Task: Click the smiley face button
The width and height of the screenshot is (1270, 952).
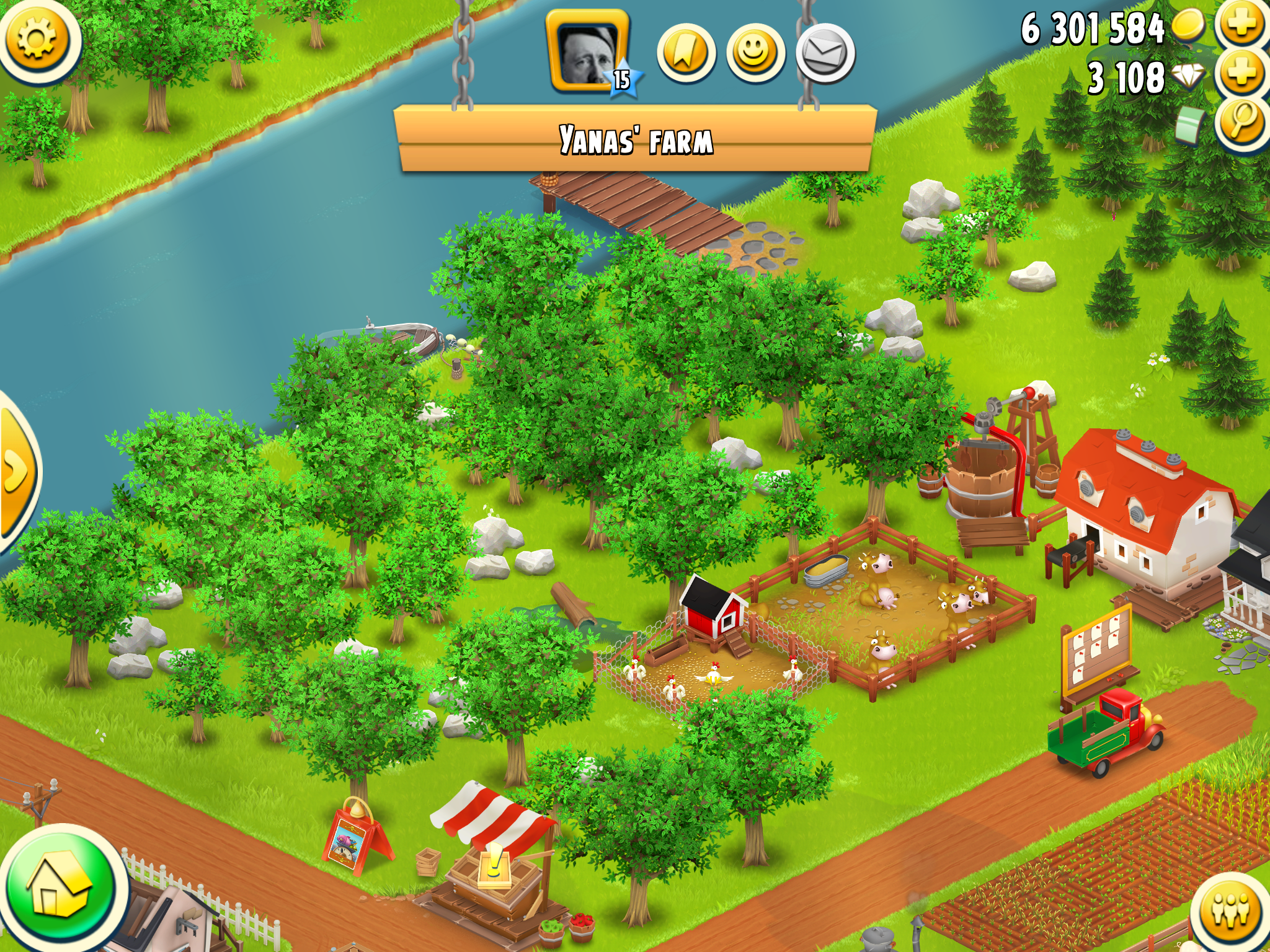Action: click(755, 53)
